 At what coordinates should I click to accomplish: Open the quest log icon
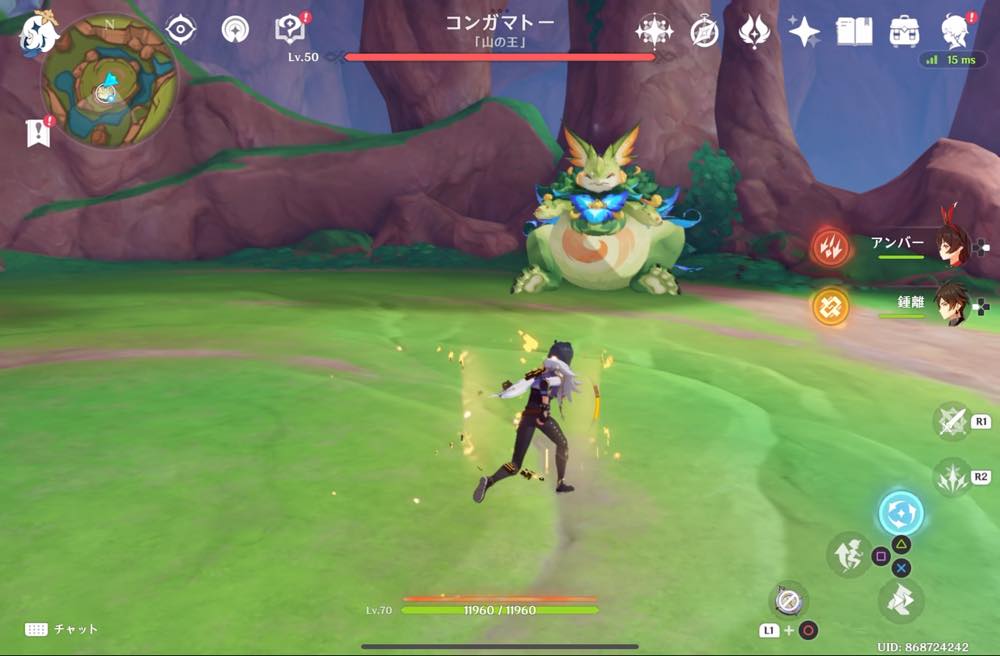click(290, 30)
